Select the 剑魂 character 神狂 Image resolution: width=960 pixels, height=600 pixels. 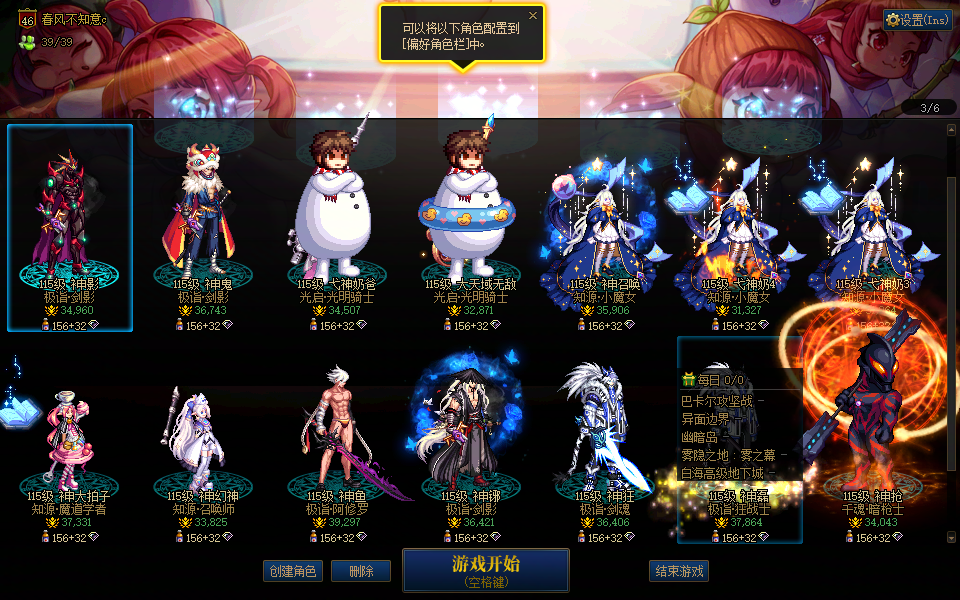pyautogui.click(x=606, y=440)
